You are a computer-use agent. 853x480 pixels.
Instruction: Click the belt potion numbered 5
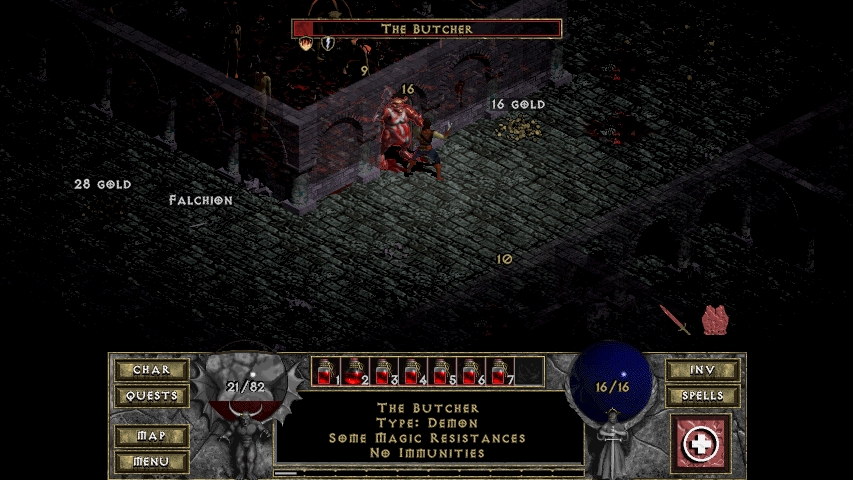coord(442,371)
